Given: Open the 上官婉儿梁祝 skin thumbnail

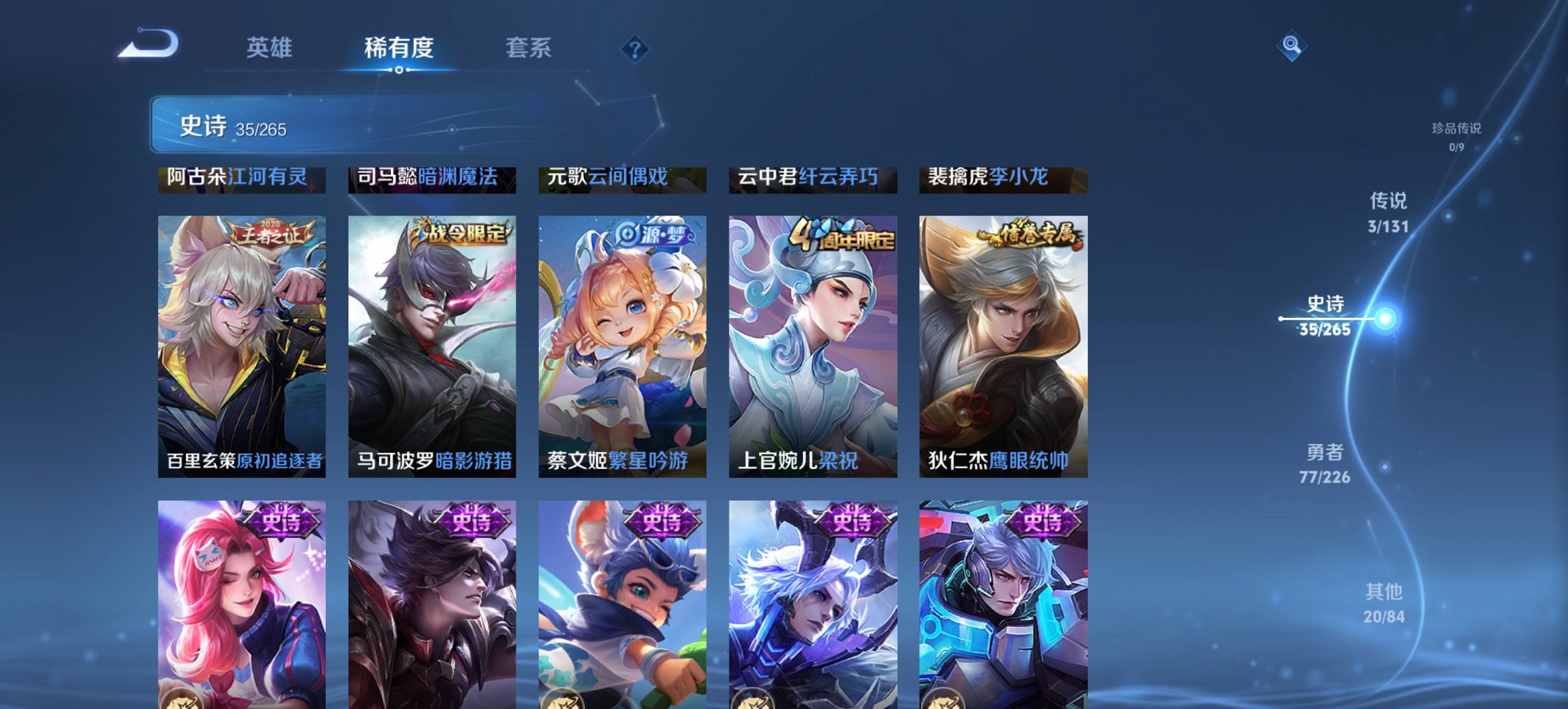Looking at the screenshot, I should tap(812, 342).
